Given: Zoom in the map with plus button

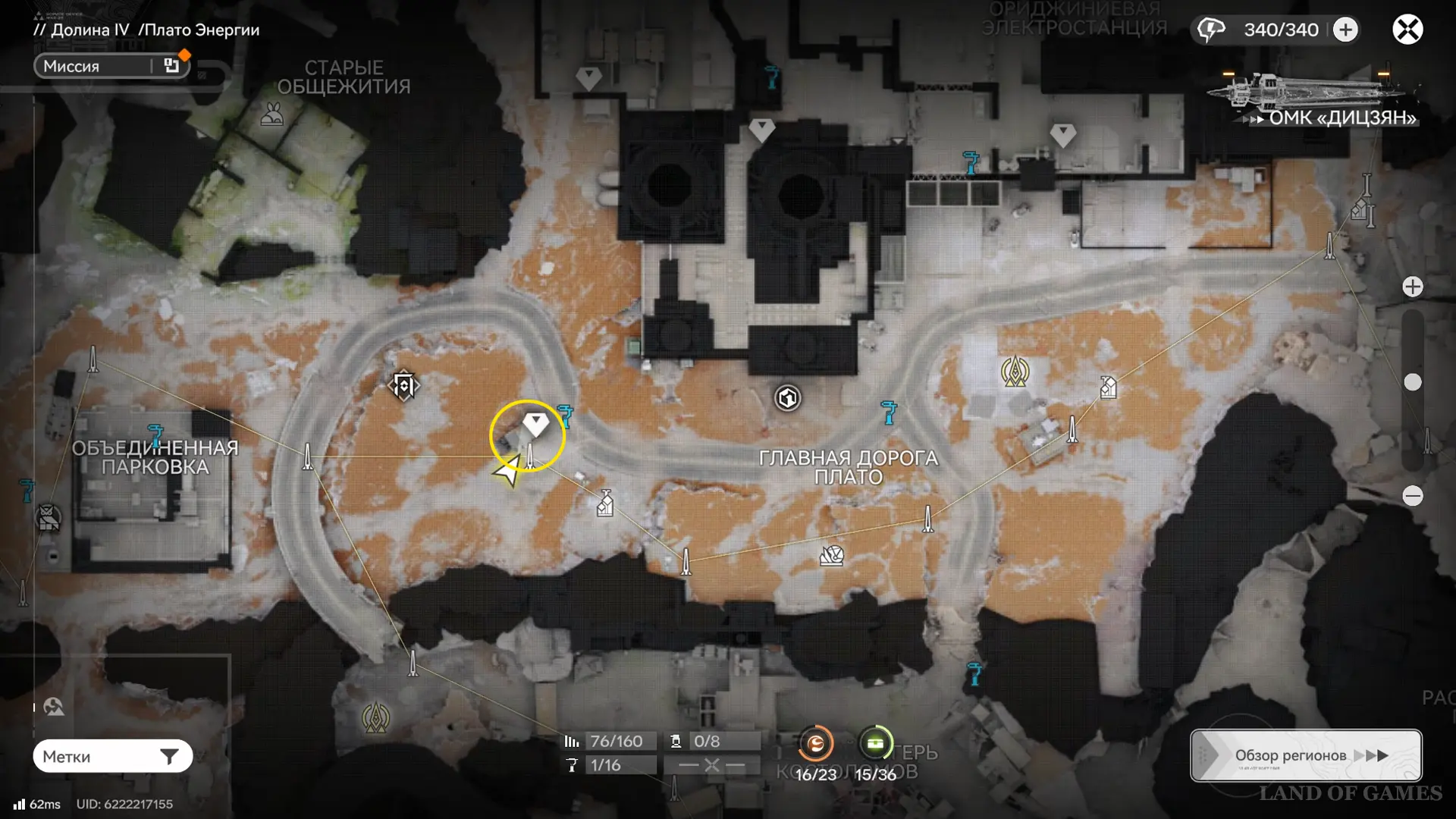Looking at the screenshot, I should click(x=1412, y=287).
